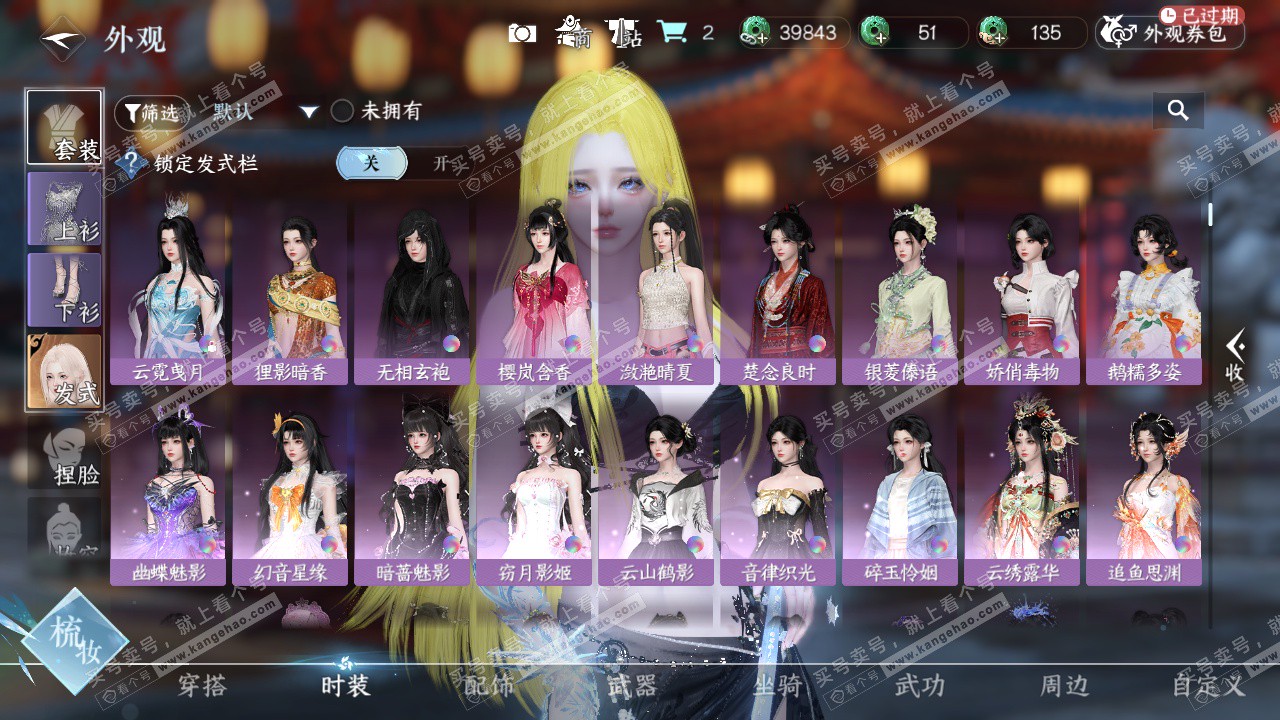1280x720 pixels.
Task: Select the 上衫 category tab
Action: pyautogui.click(x=65, y=208)
